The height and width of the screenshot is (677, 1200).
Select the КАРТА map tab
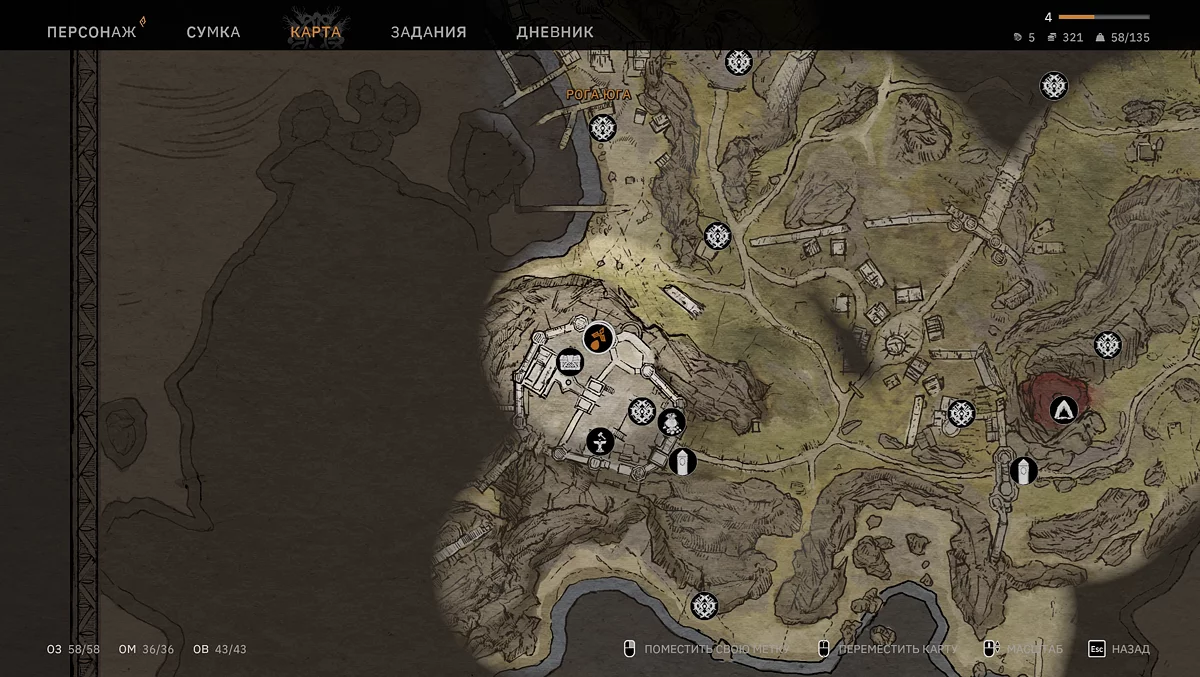coord(315,32)
